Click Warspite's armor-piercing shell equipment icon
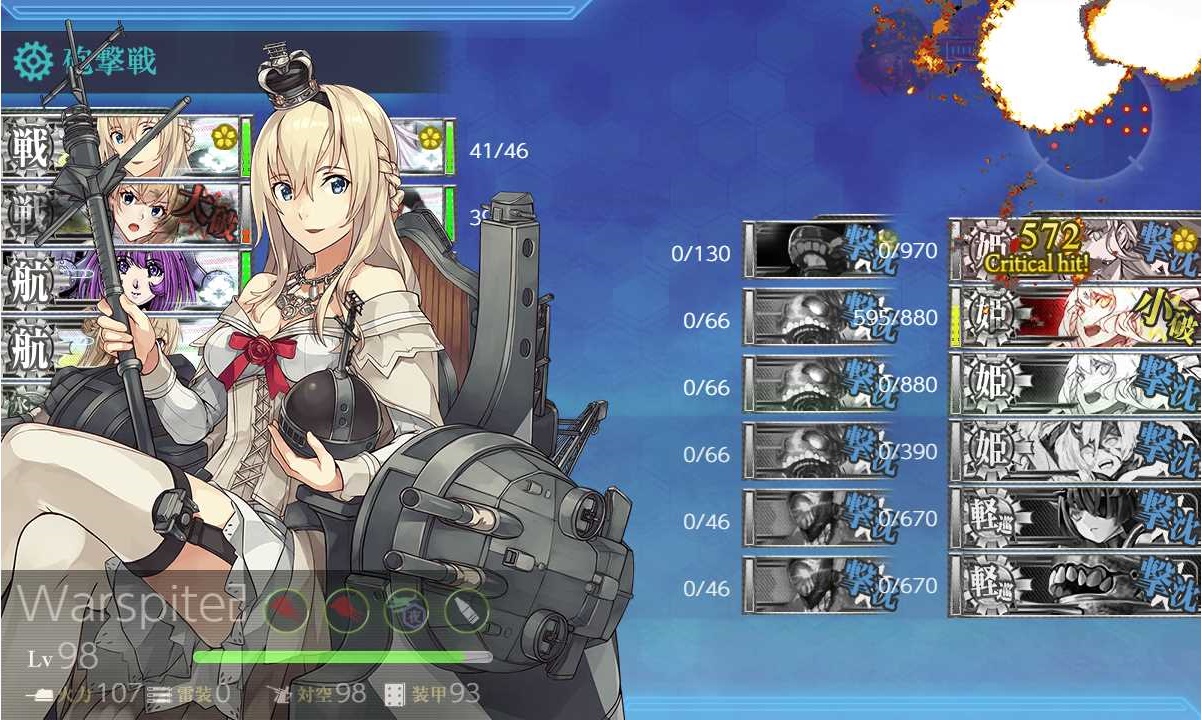Viewport: 1202px width, 720px height. tap(464, 609)
